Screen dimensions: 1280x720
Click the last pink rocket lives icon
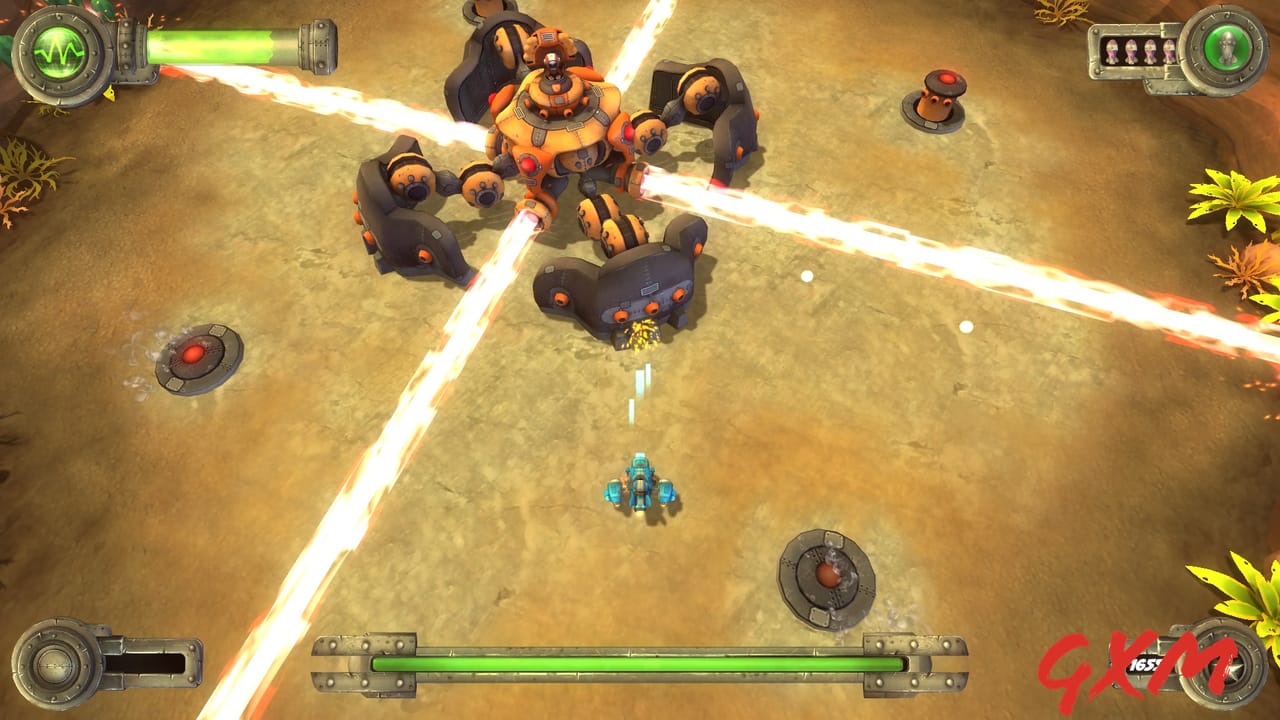point(1170,50)
